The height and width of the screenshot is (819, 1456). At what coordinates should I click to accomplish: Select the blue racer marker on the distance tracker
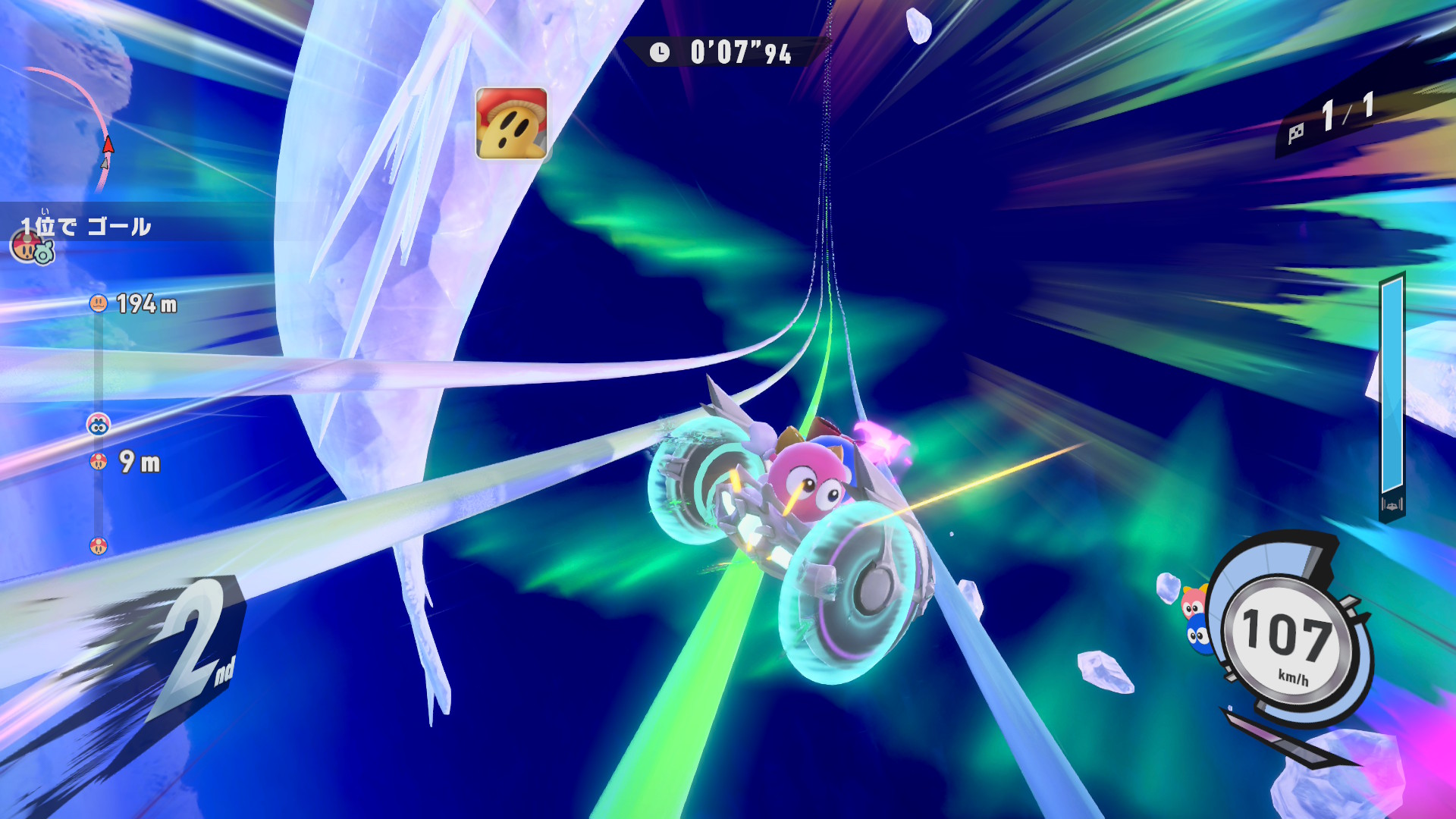[x=99, y=425]
